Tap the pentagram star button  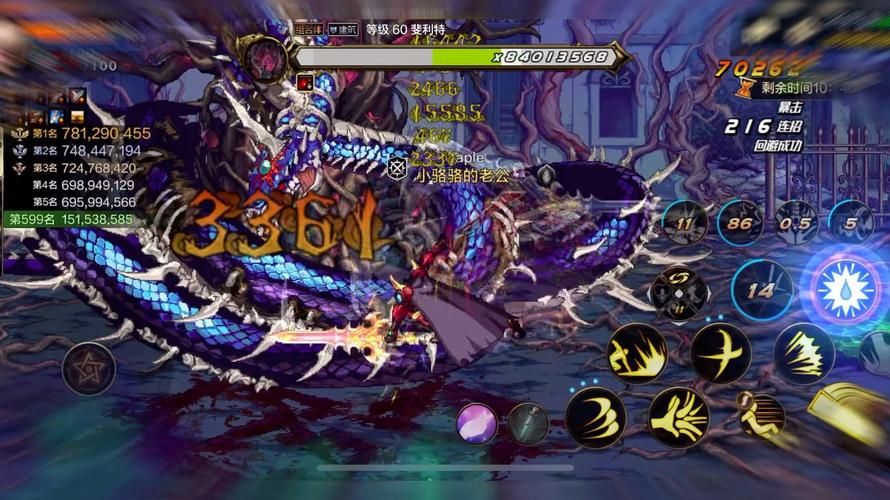88,368
